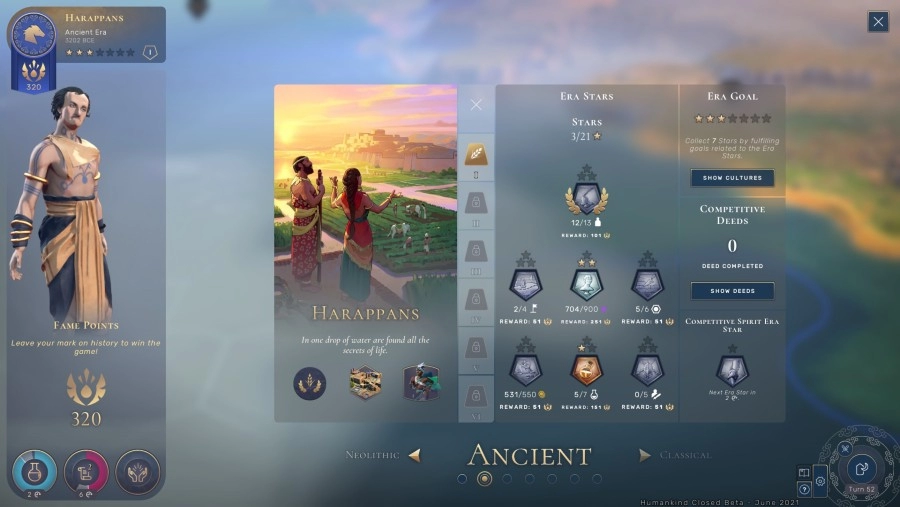Show Cultures for the era goal
This screenshot has height=507, width=900.
pos(732,178)
